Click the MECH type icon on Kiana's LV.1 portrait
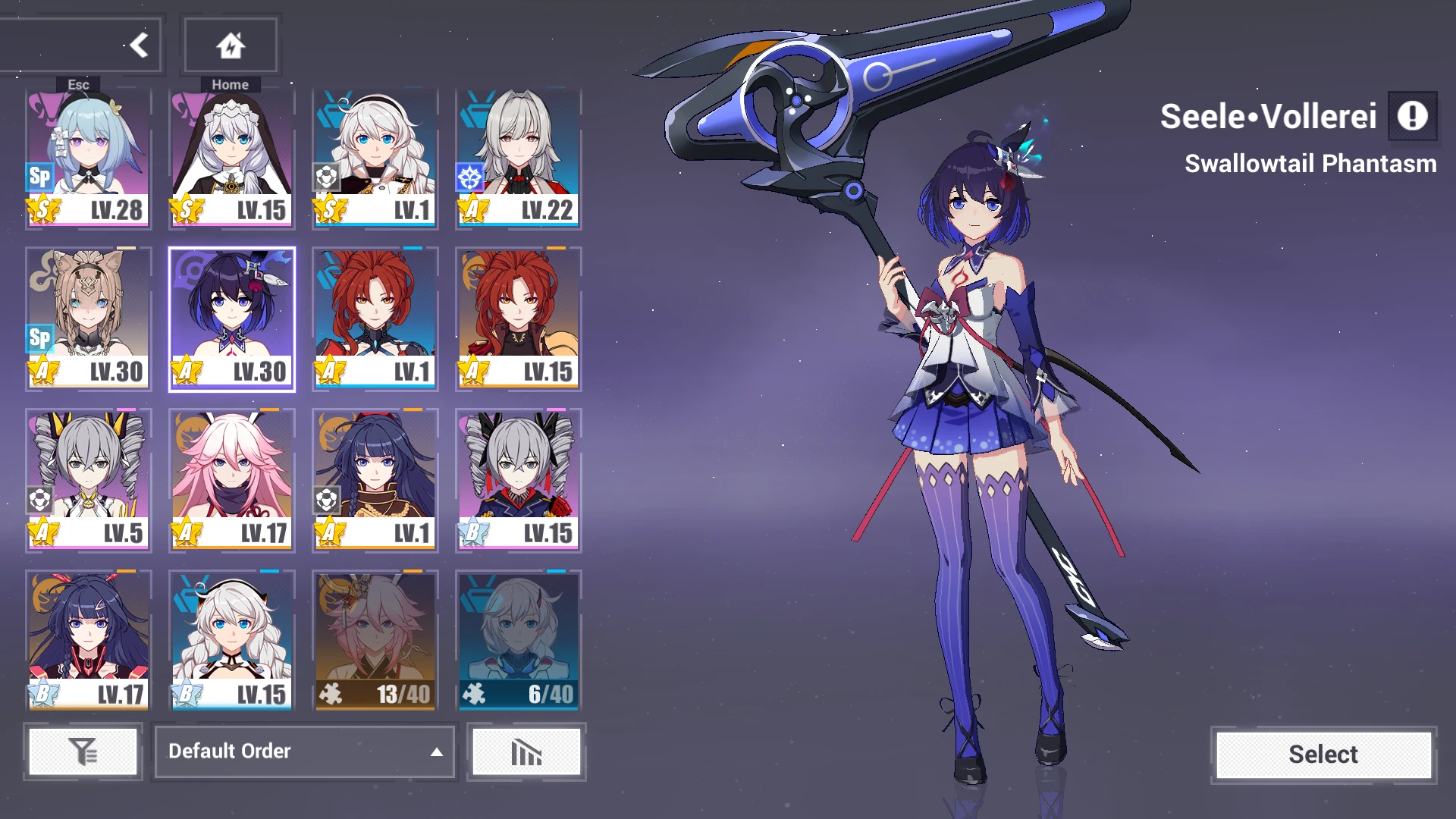Screen dimensions: 1456x819 [x=325, y=176]
